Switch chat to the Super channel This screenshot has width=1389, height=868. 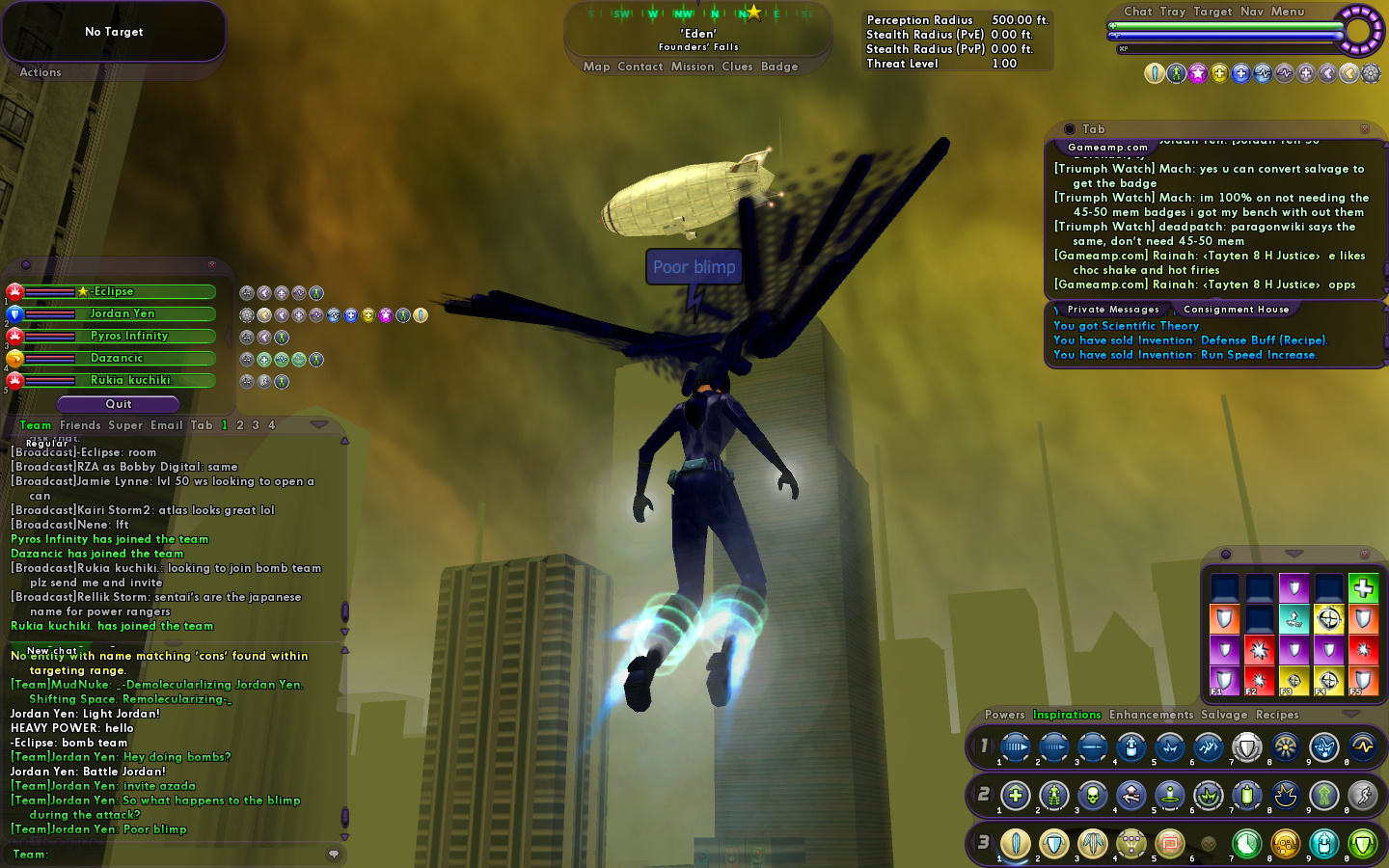125,425
